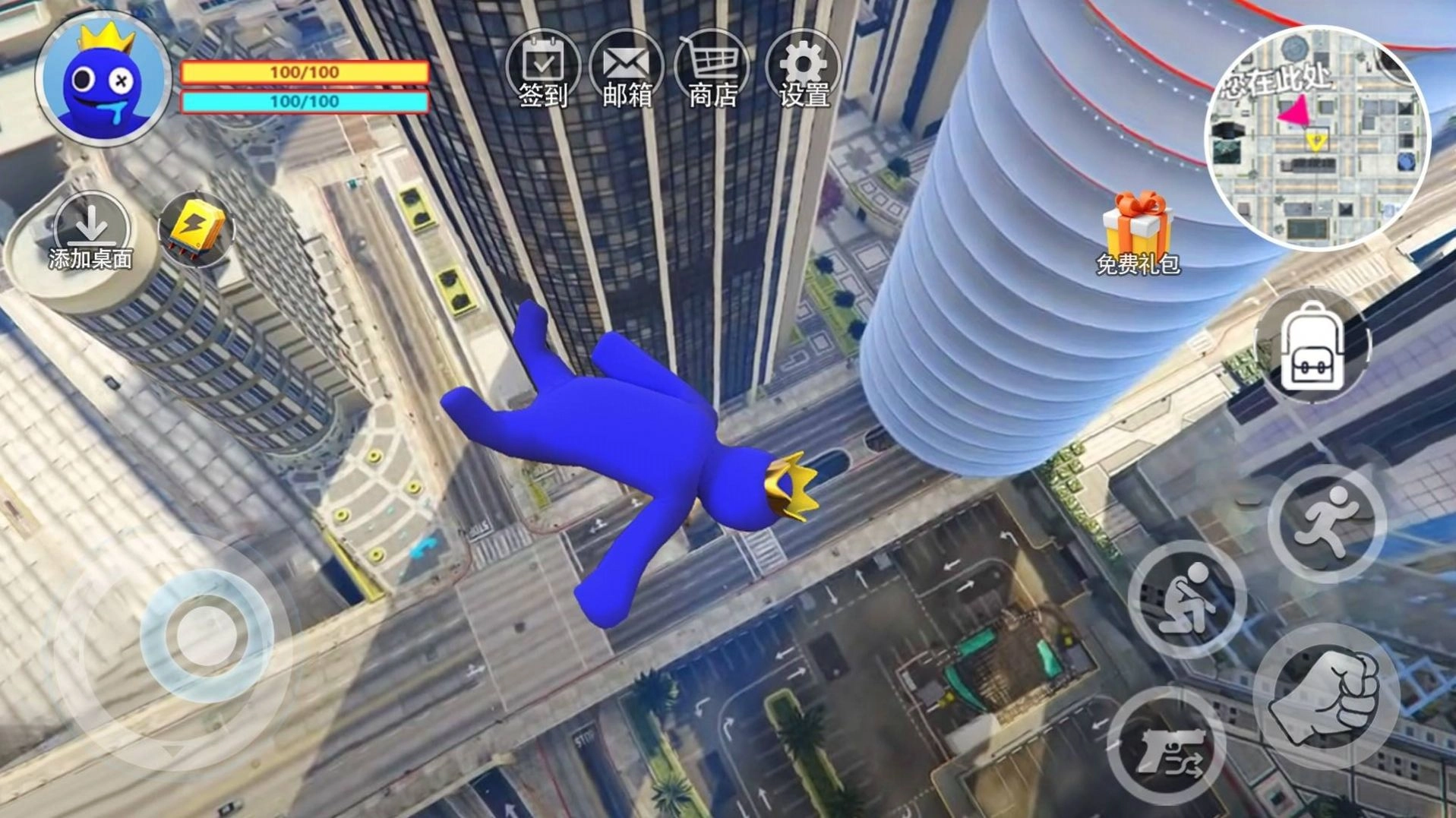Activate the sprint running button
Image resolution: width=1456 pixels, height=818 pixels.
[x=1326, y=523]
